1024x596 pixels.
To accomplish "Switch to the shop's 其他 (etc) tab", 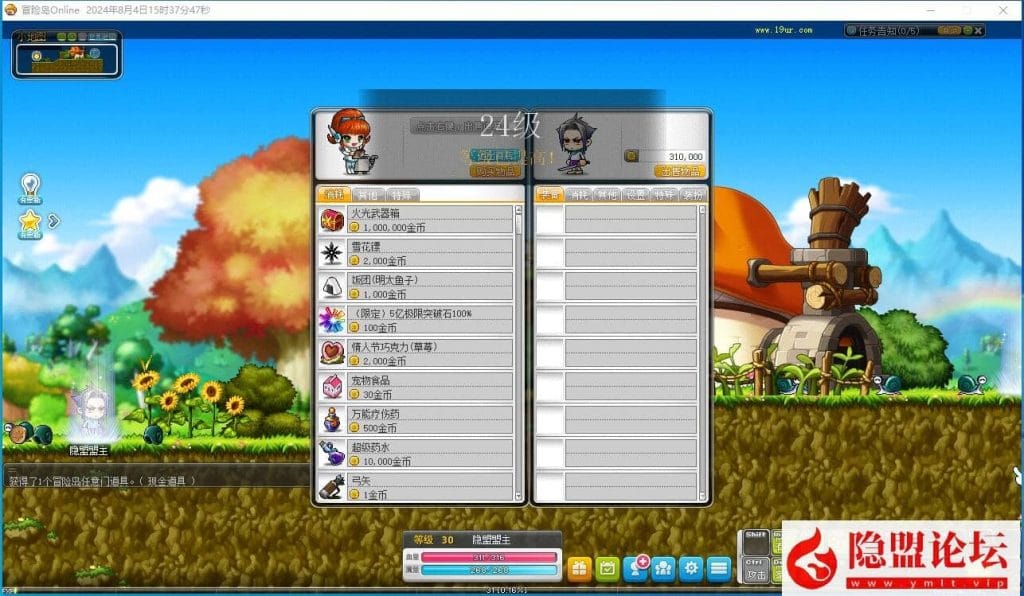I will 367,195.
